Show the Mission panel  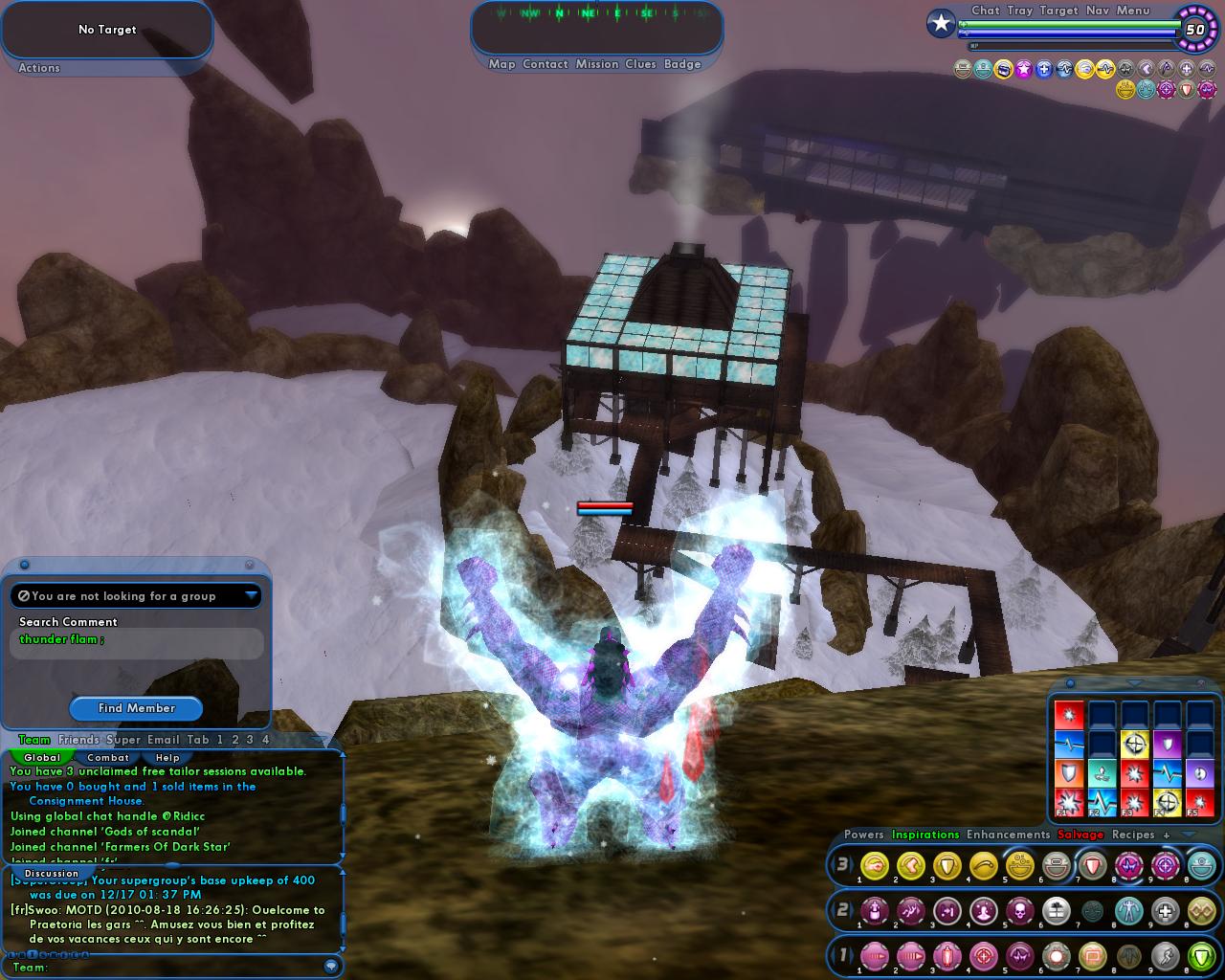click(x=596, y=64)
